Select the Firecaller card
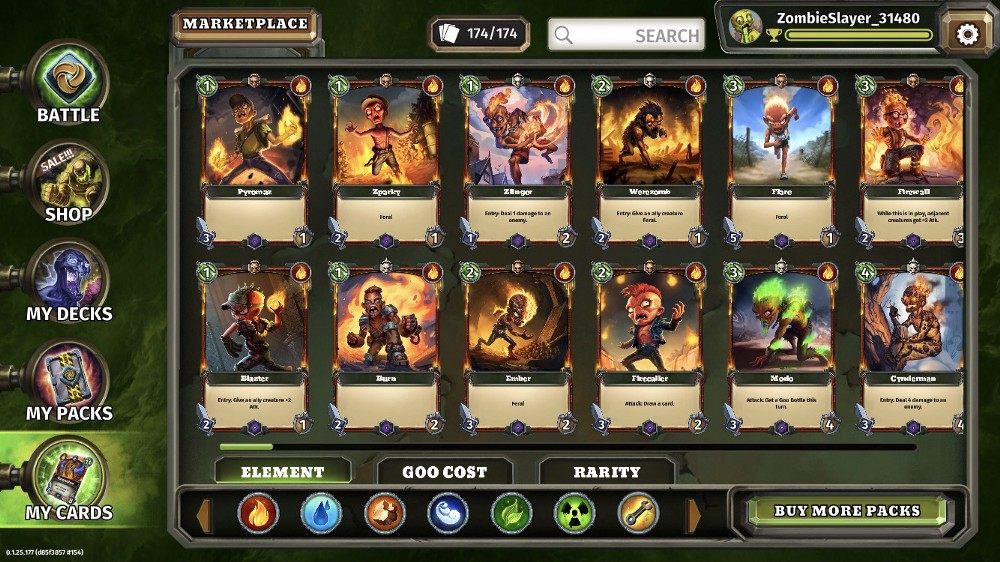This screenshot has width=1000, height=562. pos(649,347)
